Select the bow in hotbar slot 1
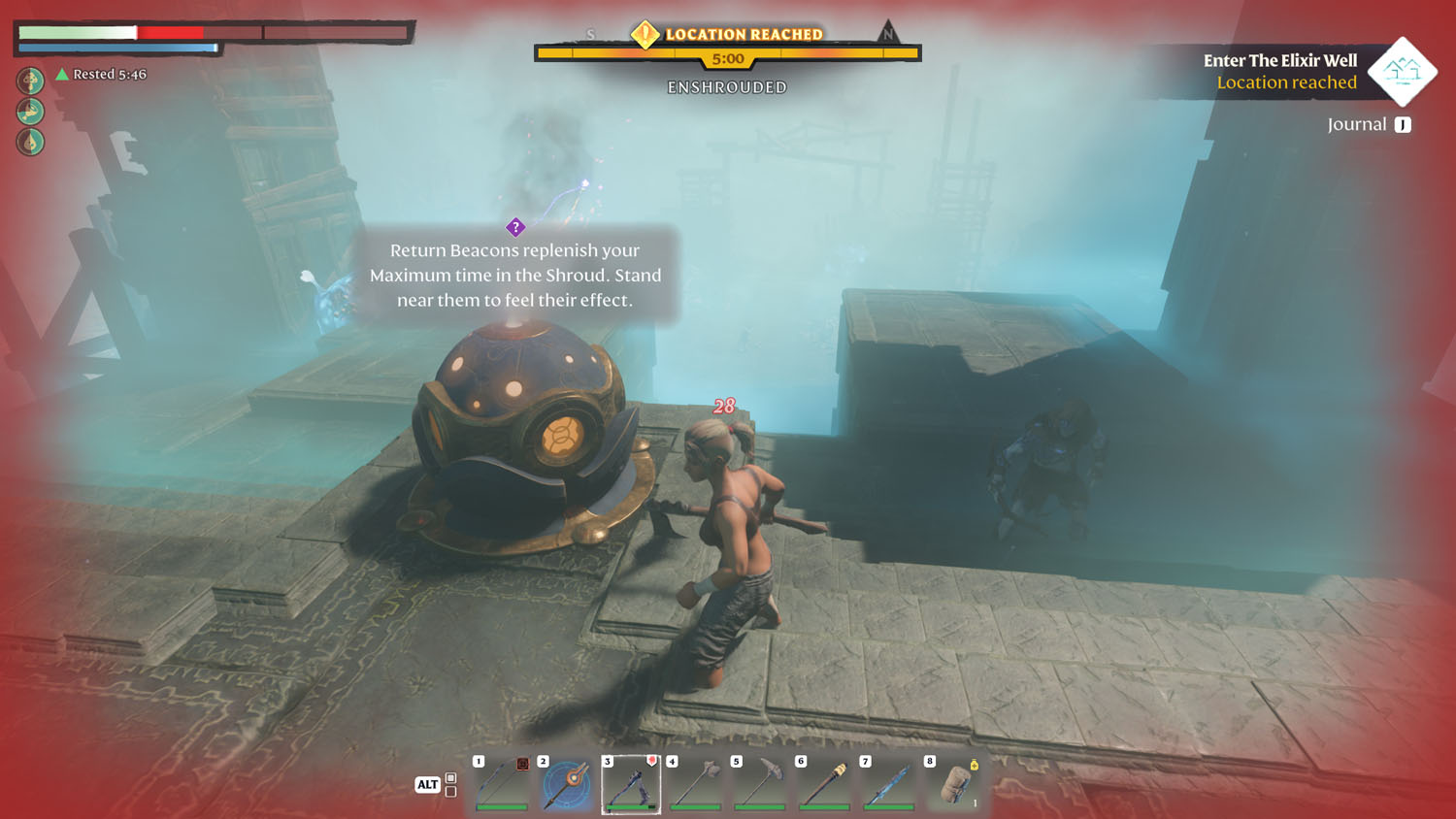 click(x=502, y=784)
